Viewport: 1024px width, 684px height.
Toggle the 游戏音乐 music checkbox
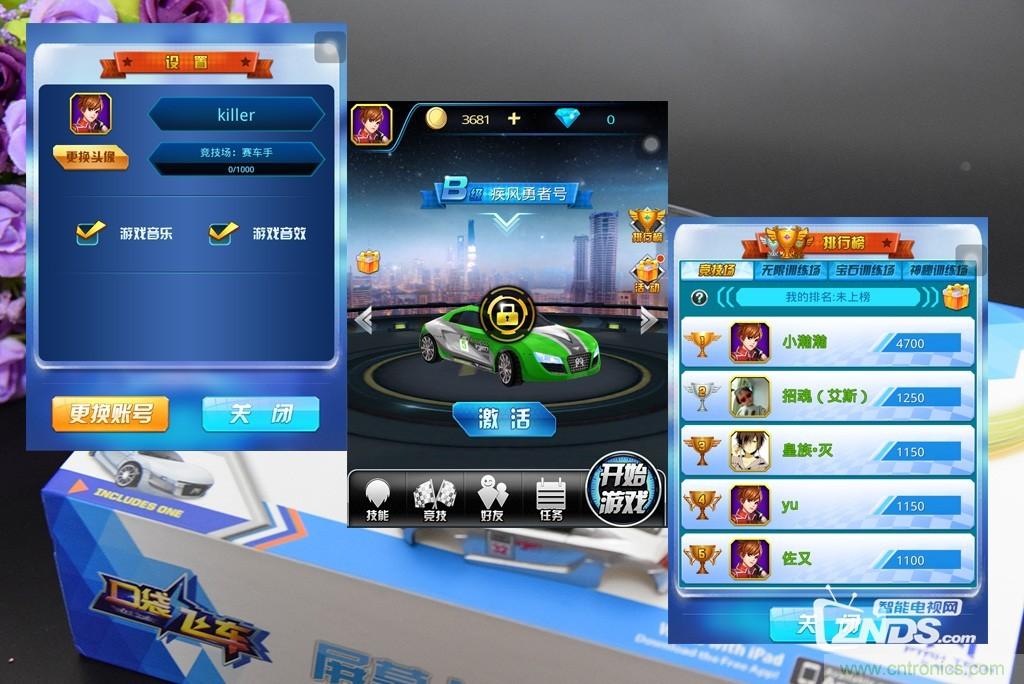[91, 233]
